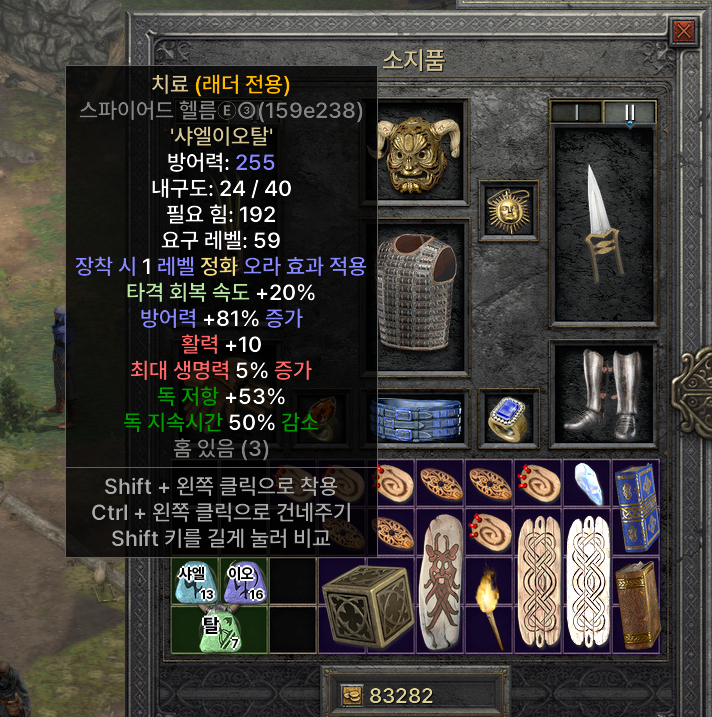Pick up the equipped dagger weapon
This screenshot has width=712, height=717.
[602, 225]
